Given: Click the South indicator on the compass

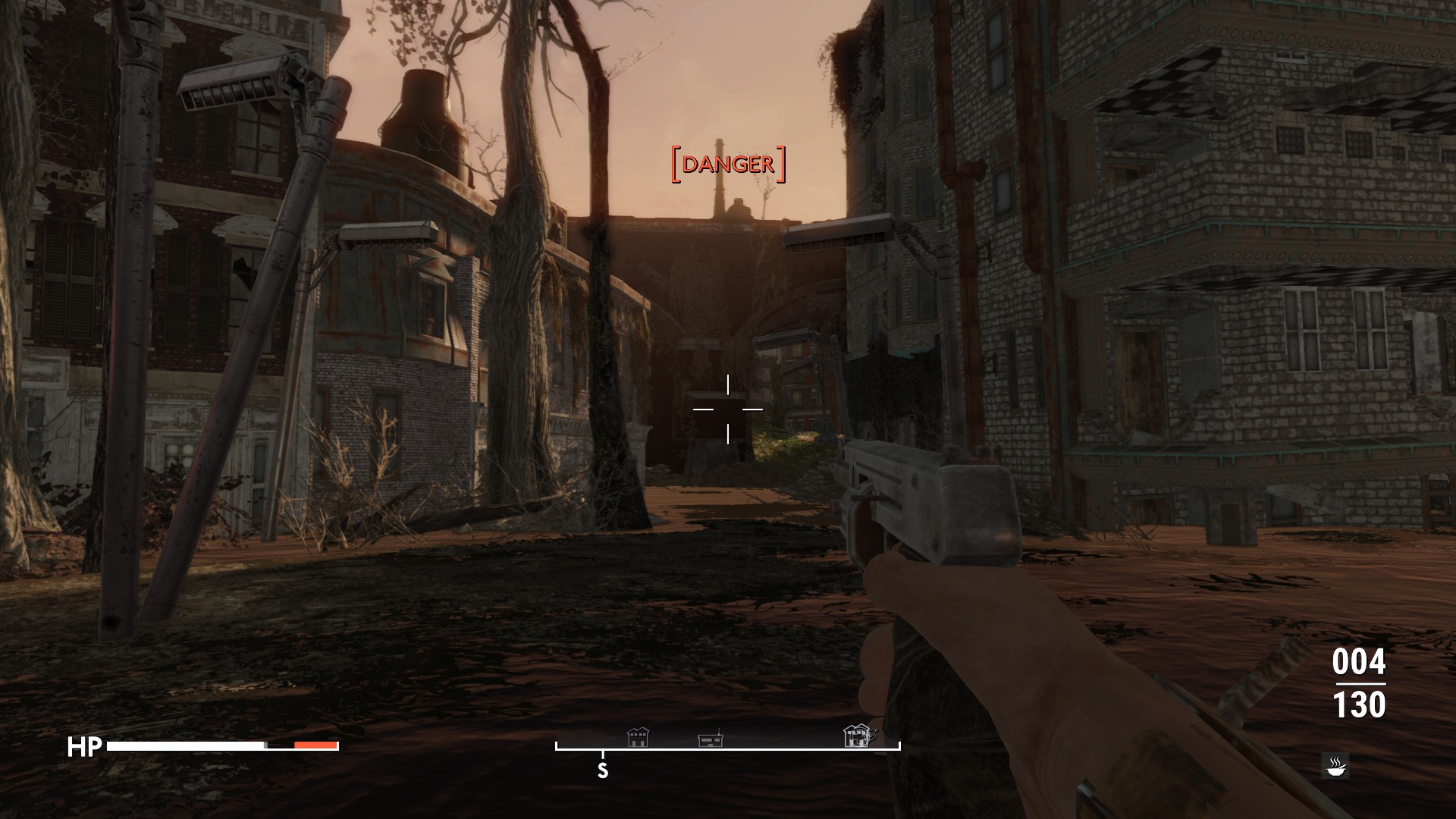Looking at the screenshot, I should tap(603, 770).
